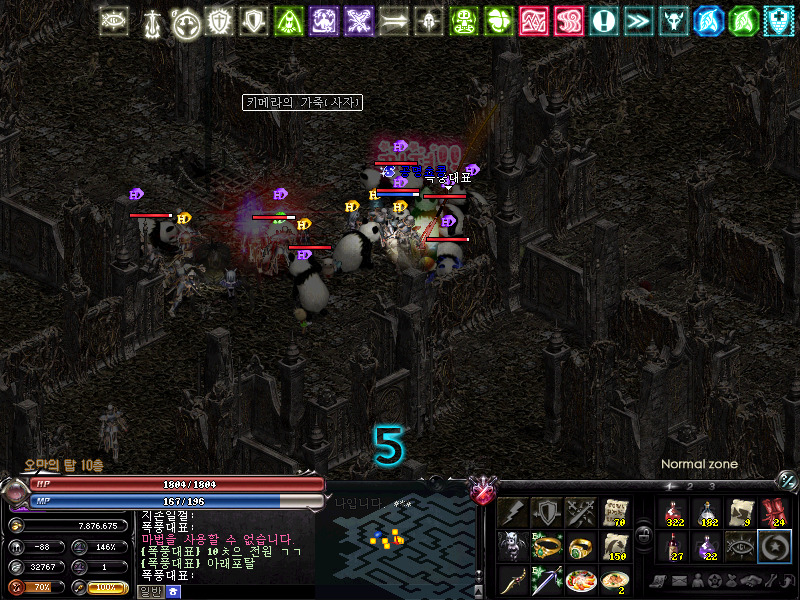The image size is (800, 600).
Task: Use the blue potion stack of 192
Action: 708,513
